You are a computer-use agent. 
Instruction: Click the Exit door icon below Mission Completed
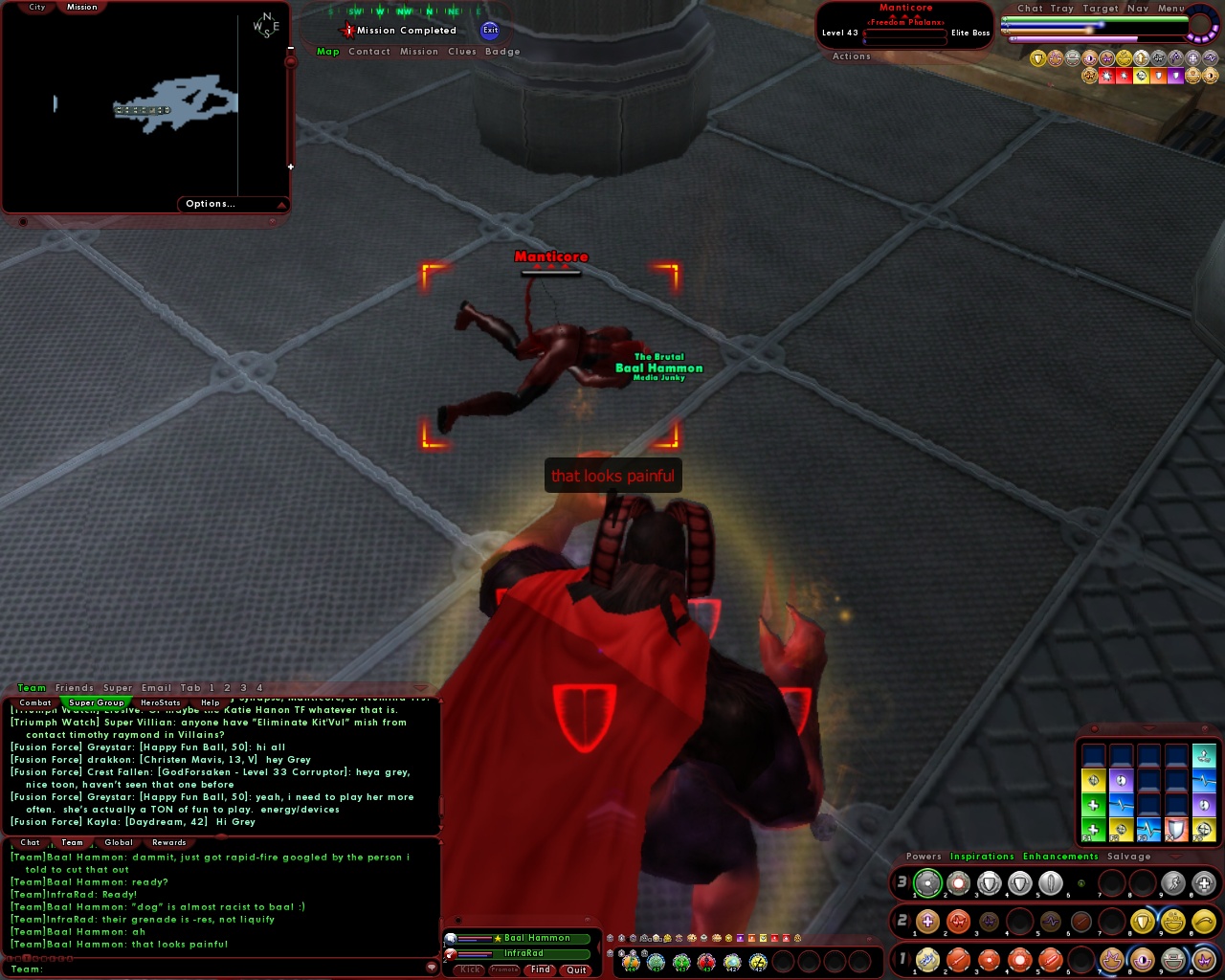coord(490,30)
